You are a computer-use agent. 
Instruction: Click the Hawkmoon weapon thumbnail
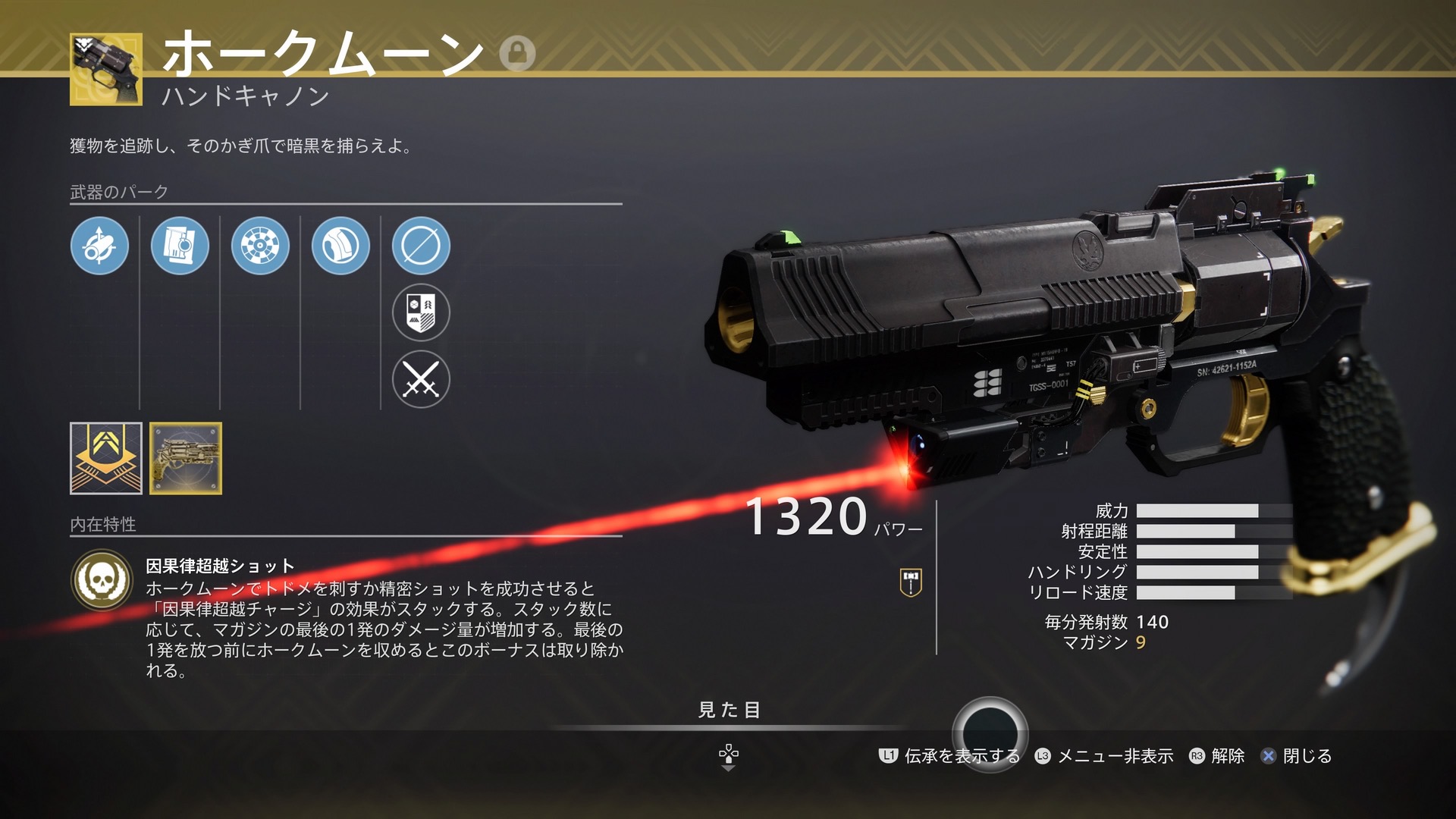click(106, 69)
